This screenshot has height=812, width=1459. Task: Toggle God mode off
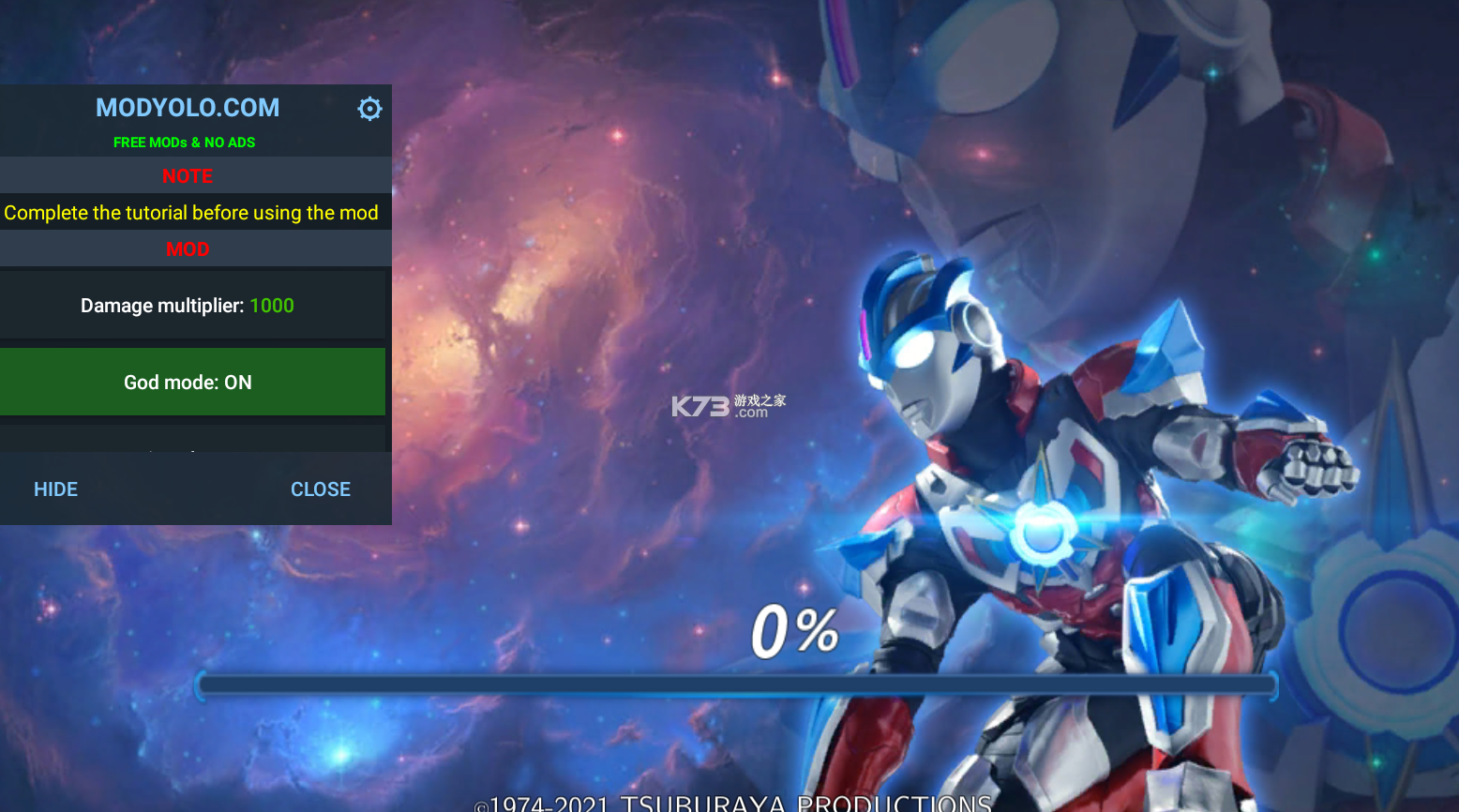[x=192, y=382]
